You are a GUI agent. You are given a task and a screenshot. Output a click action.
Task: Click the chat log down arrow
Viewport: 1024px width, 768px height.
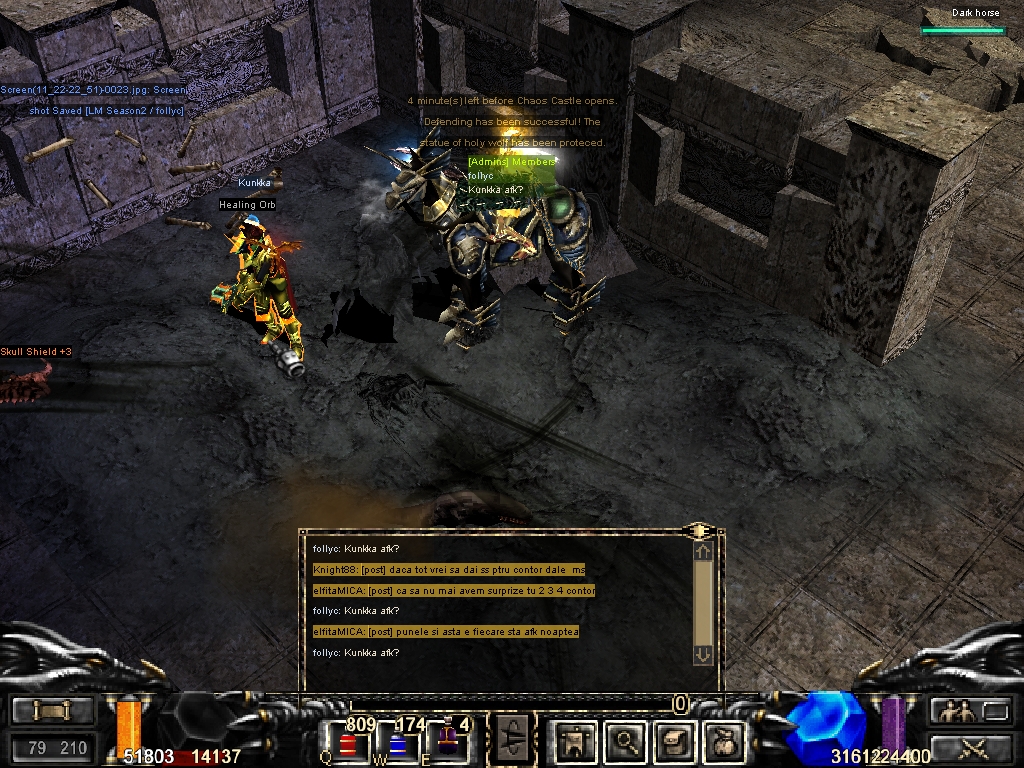703,654
